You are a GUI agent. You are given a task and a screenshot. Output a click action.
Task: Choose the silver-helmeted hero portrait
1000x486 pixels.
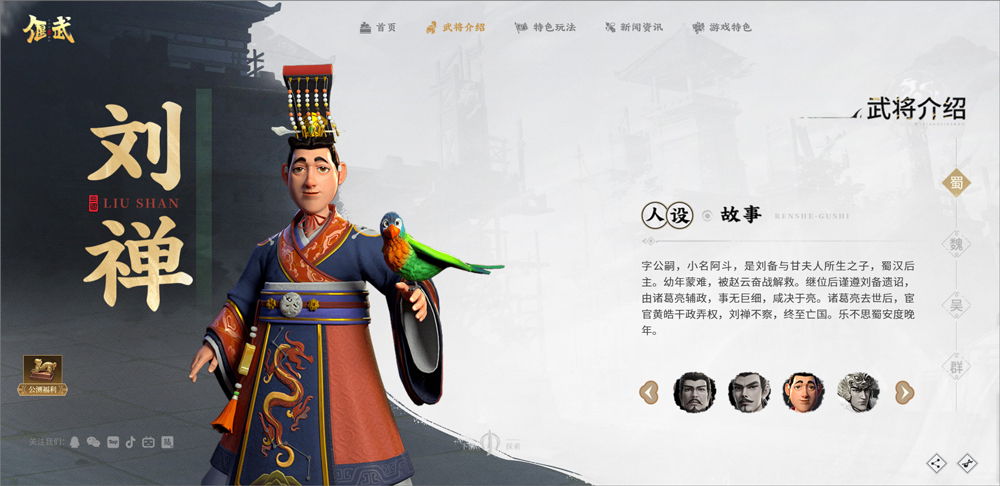857,392
